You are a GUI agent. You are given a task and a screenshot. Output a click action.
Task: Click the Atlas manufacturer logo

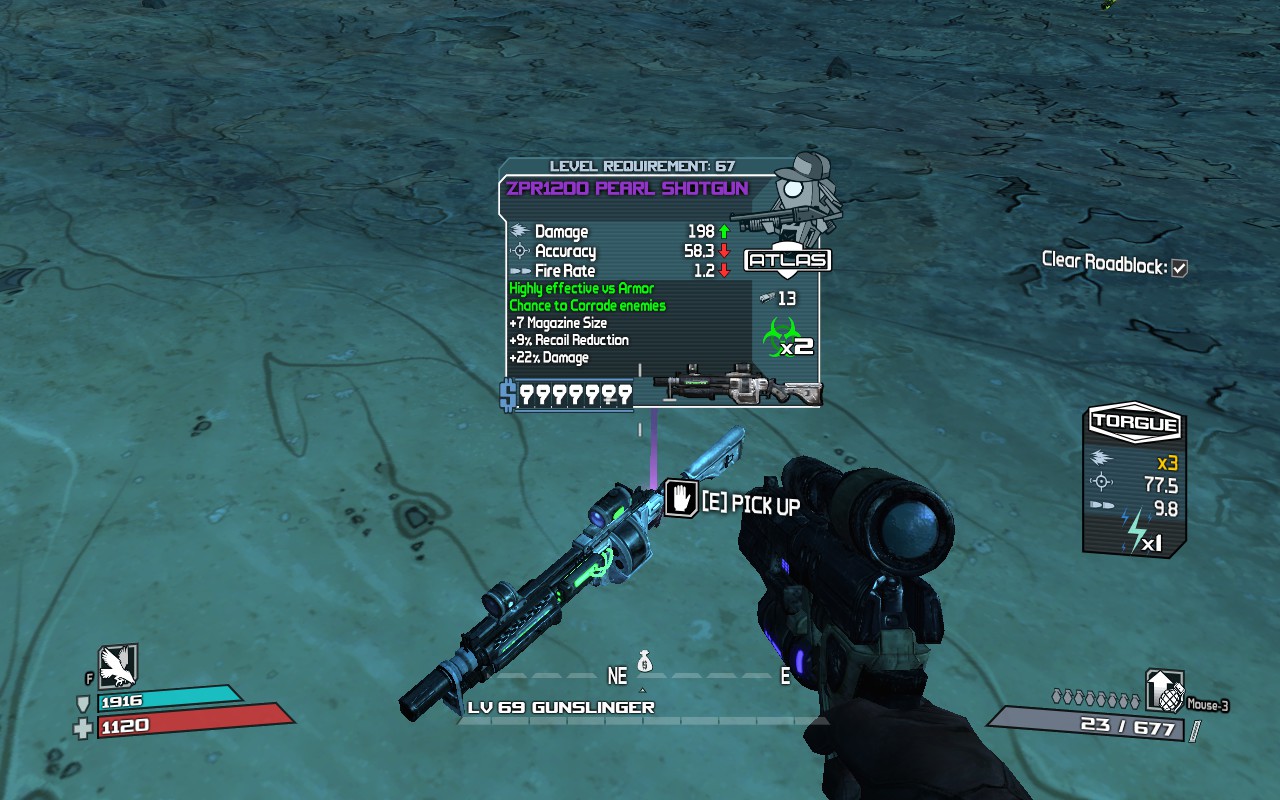[788, 261]
